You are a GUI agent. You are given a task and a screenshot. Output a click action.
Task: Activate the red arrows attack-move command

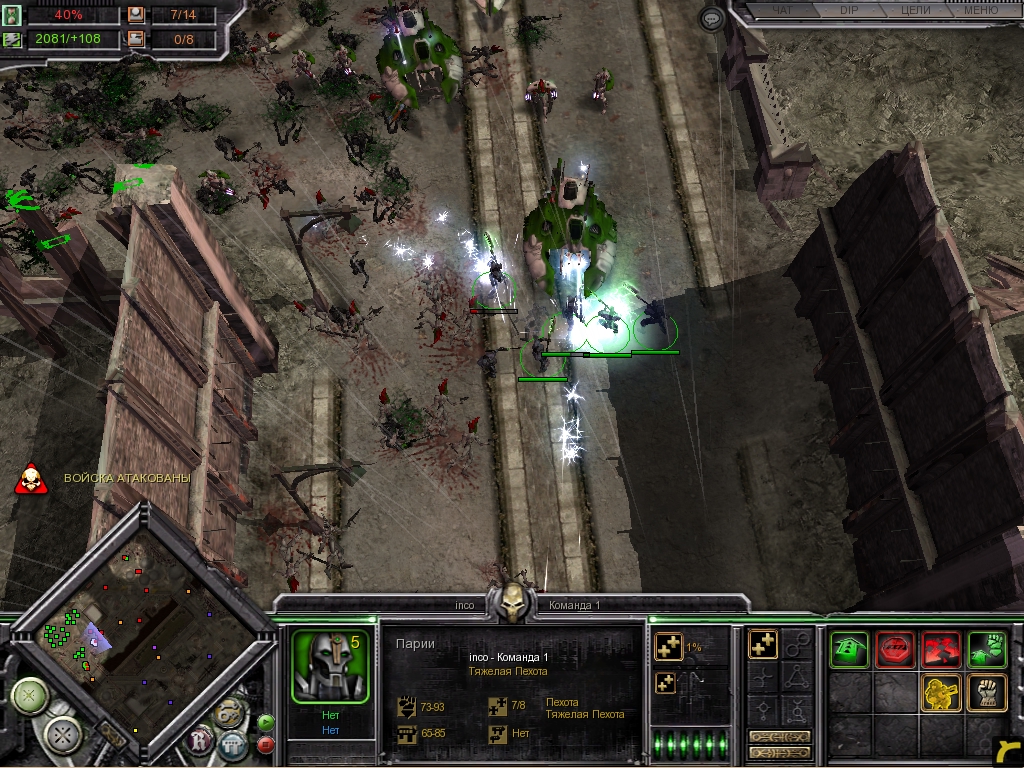click(941, 650)
